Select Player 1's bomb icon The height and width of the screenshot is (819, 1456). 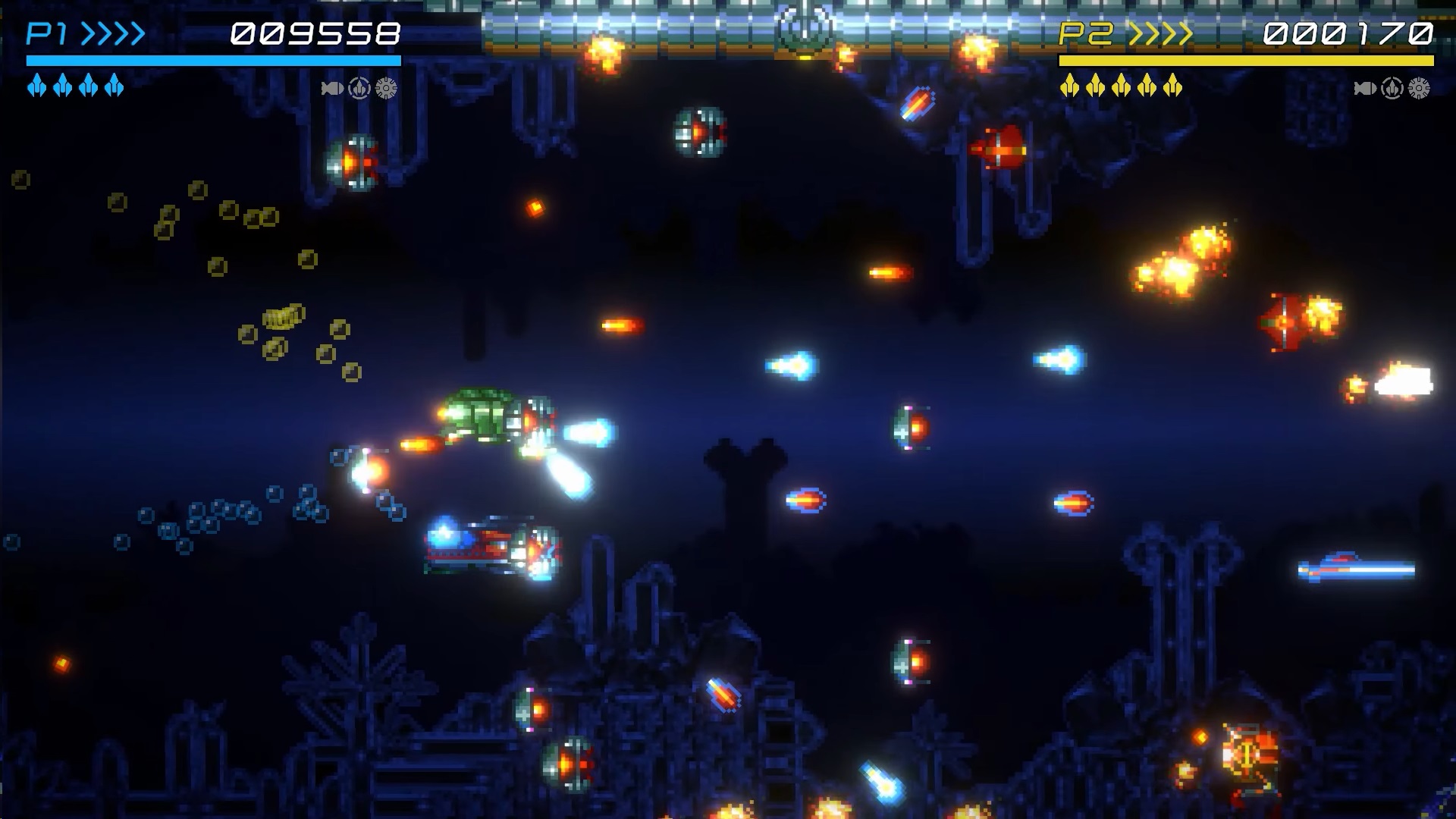332,89
